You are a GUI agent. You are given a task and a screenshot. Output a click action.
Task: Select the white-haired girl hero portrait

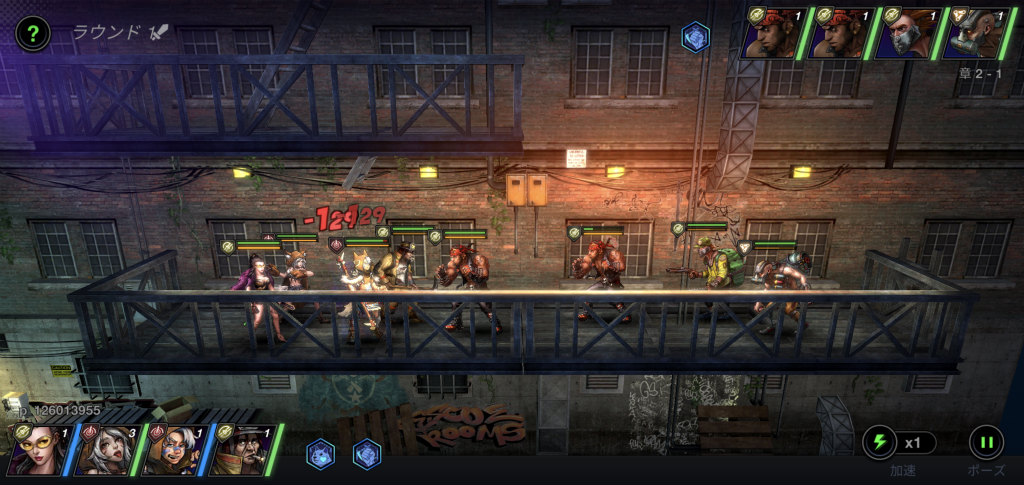click(104, 449)
